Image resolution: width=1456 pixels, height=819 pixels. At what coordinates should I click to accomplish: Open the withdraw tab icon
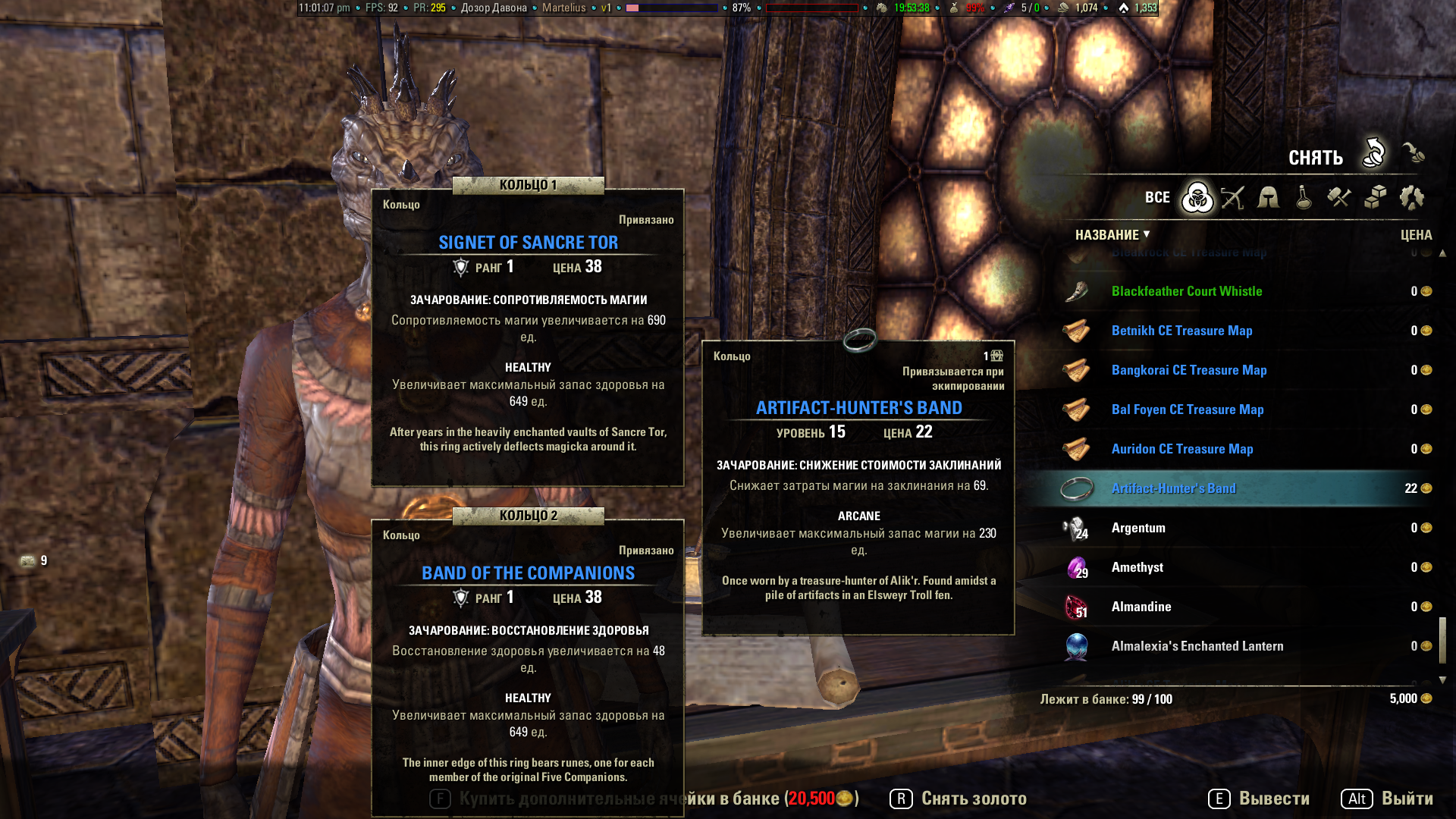(x=1373, y=153)
